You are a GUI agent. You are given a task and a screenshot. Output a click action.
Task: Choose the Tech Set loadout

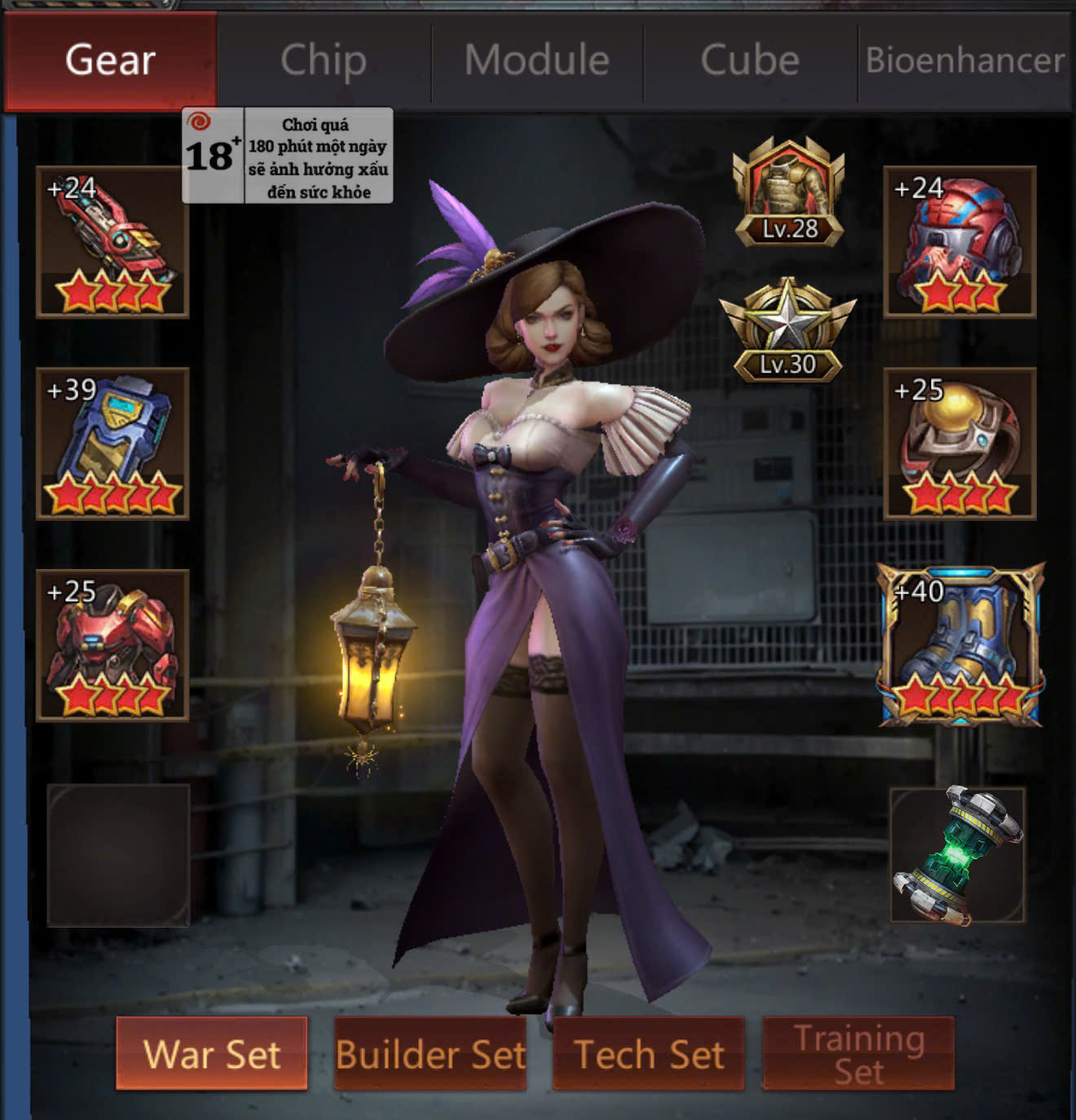(649, 1053)
